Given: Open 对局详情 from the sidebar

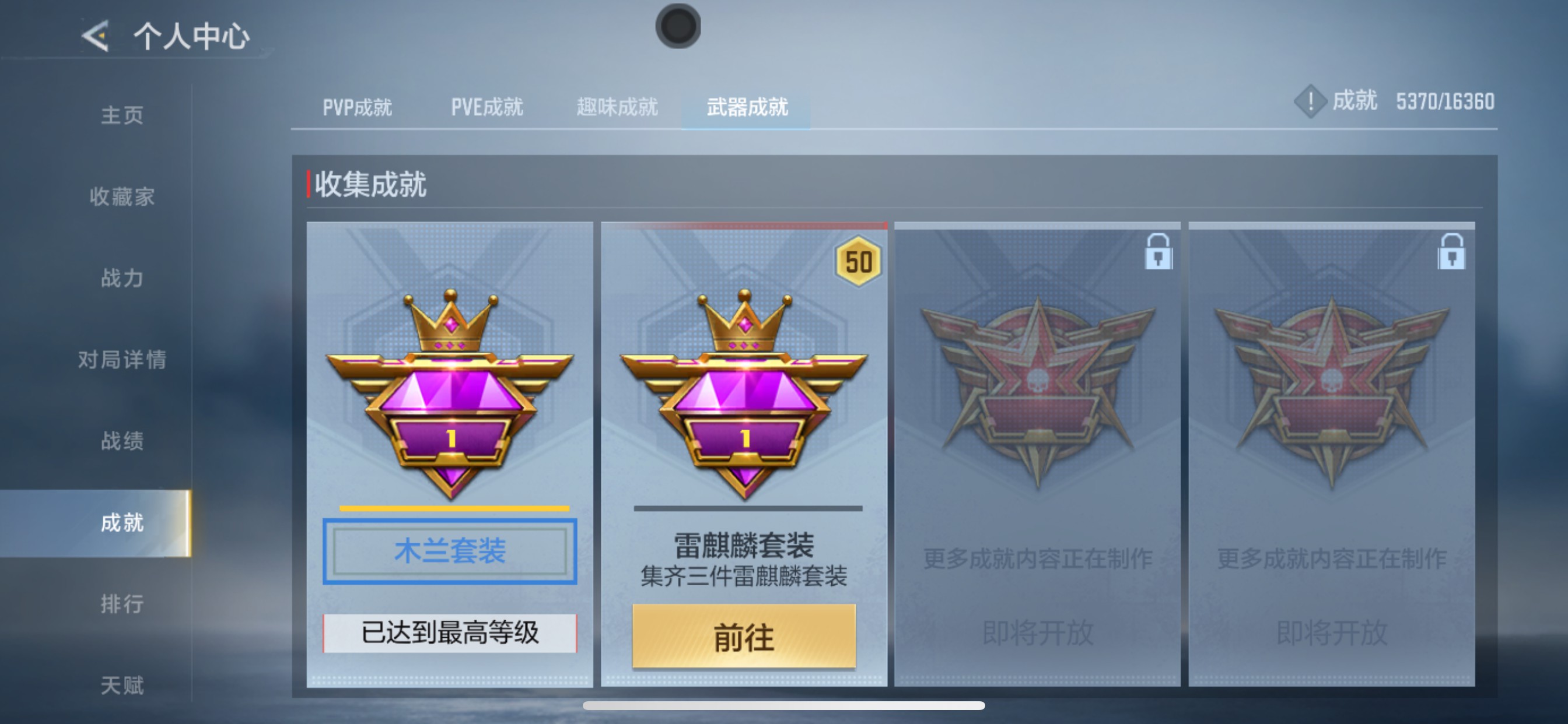Looking at the screenshot, I should pyautogui.click(x=122, y=359).
